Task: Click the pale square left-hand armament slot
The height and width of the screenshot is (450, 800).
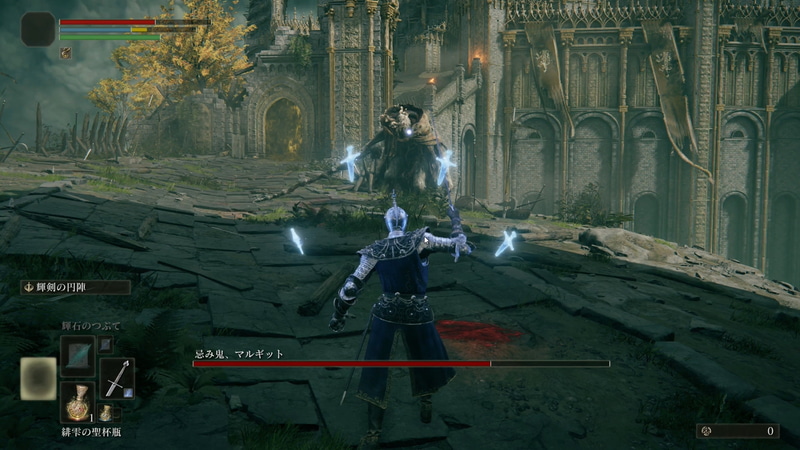Action: tap(38, 378)
